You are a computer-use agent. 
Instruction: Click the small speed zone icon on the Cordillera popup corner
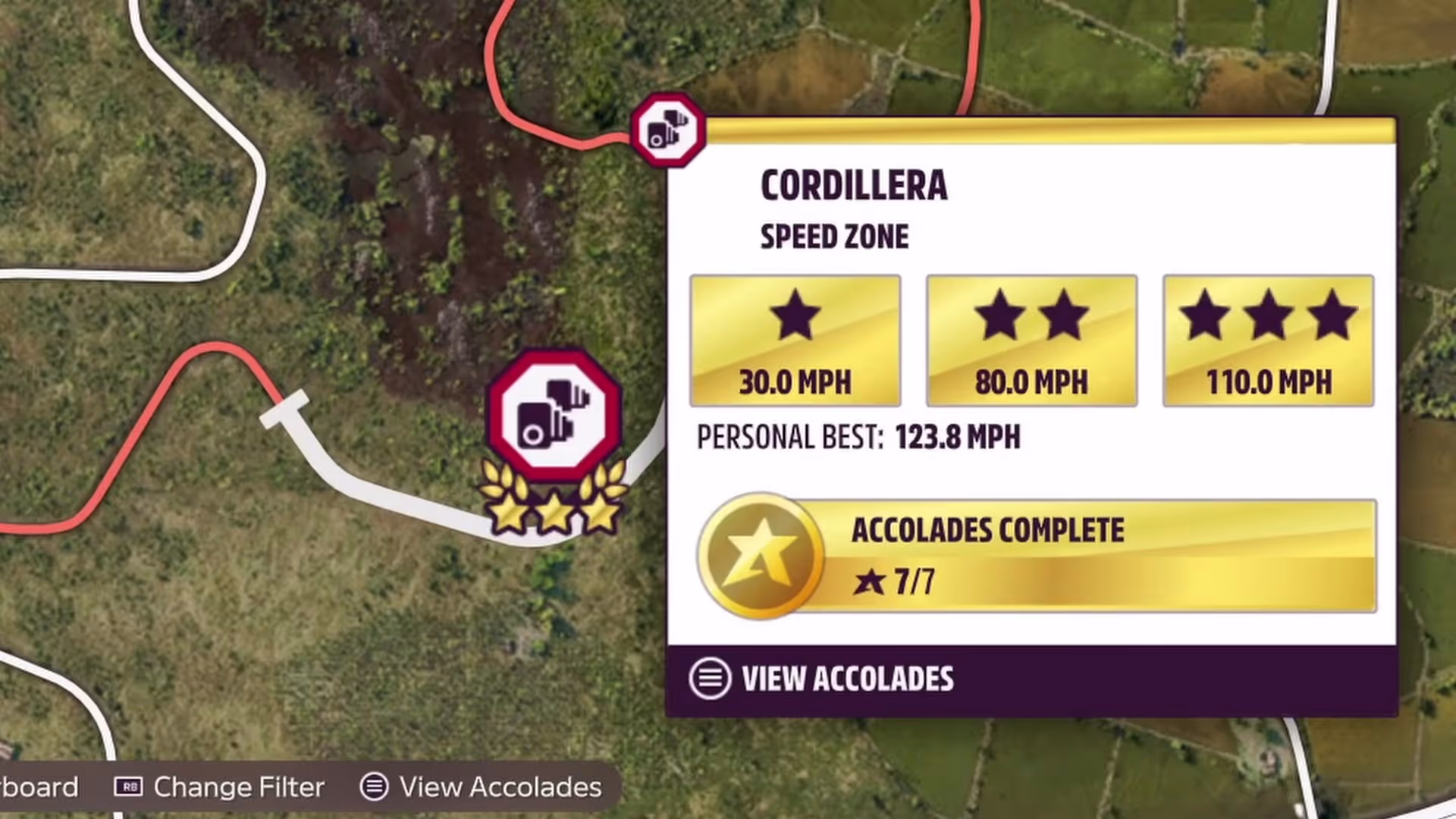(x=668, y=130)
